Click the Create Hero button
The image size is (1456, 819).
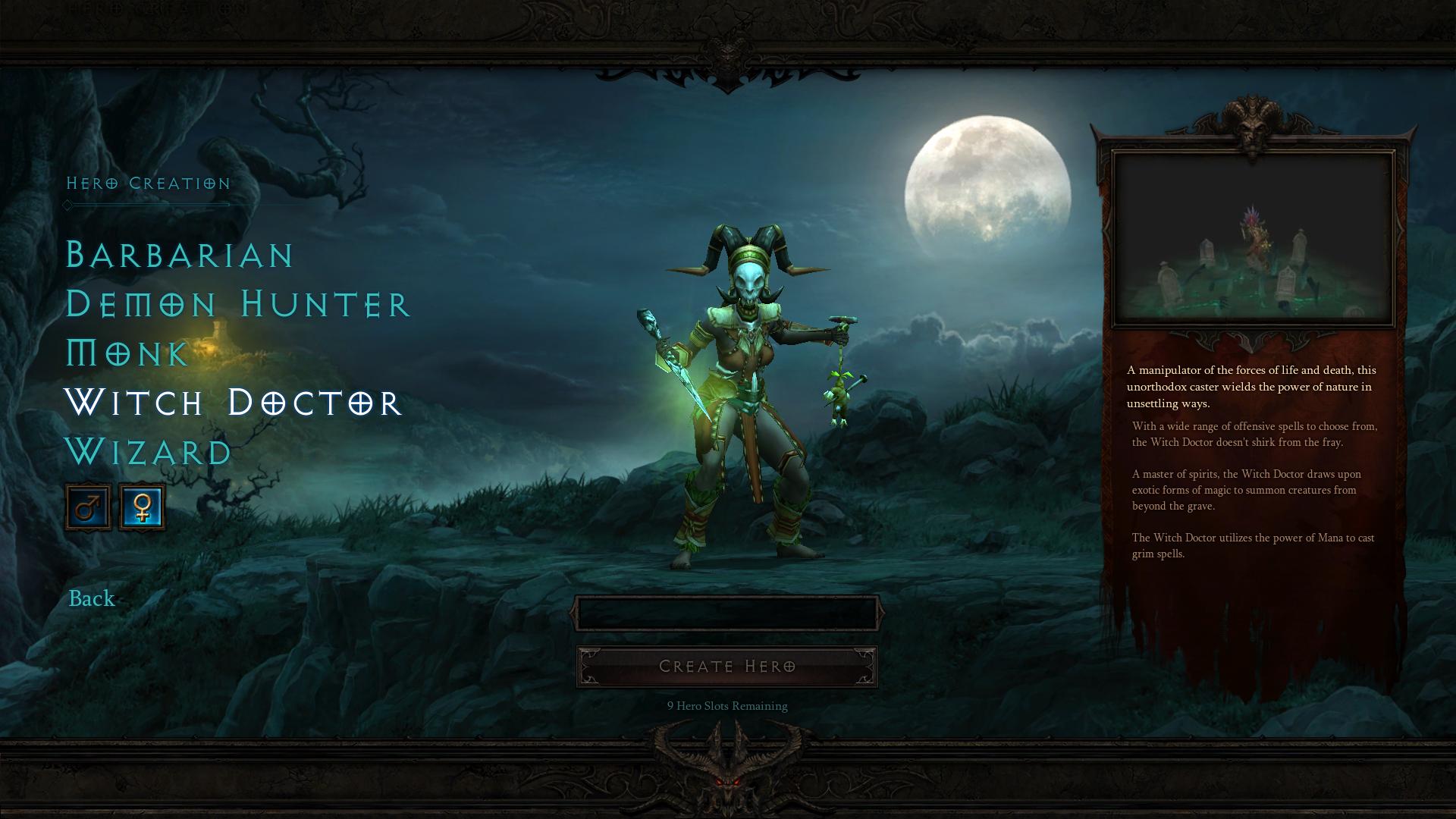click(726, 667)
